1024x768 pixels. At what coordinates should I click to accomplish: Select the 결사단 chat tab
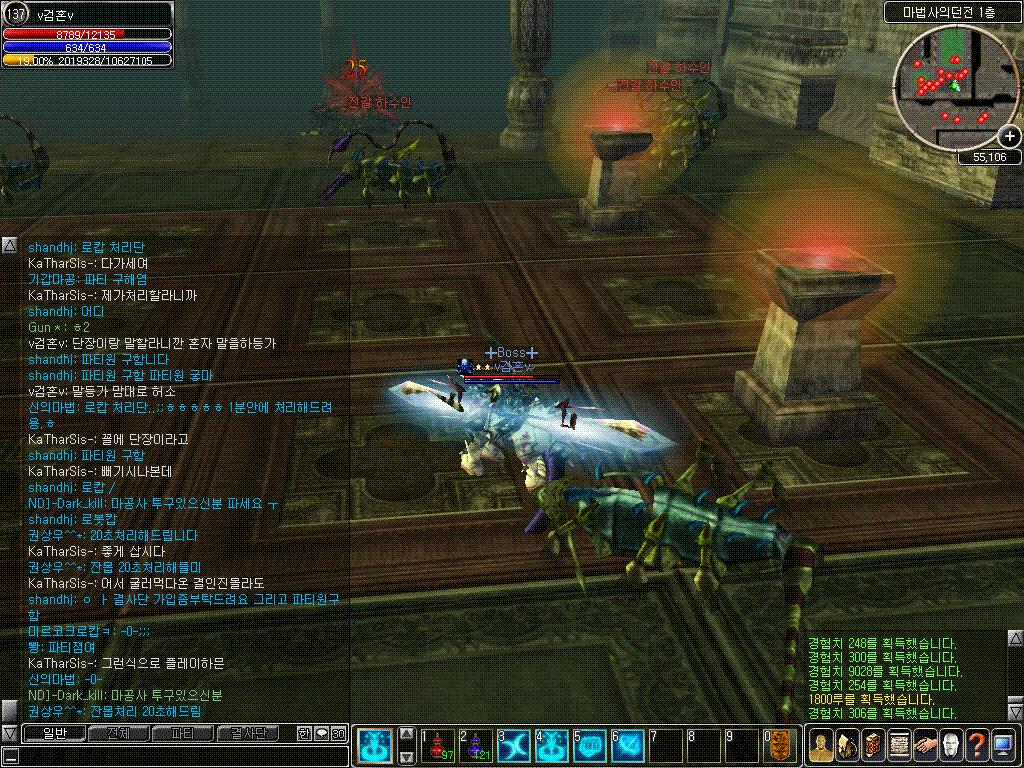pos(246,734)
